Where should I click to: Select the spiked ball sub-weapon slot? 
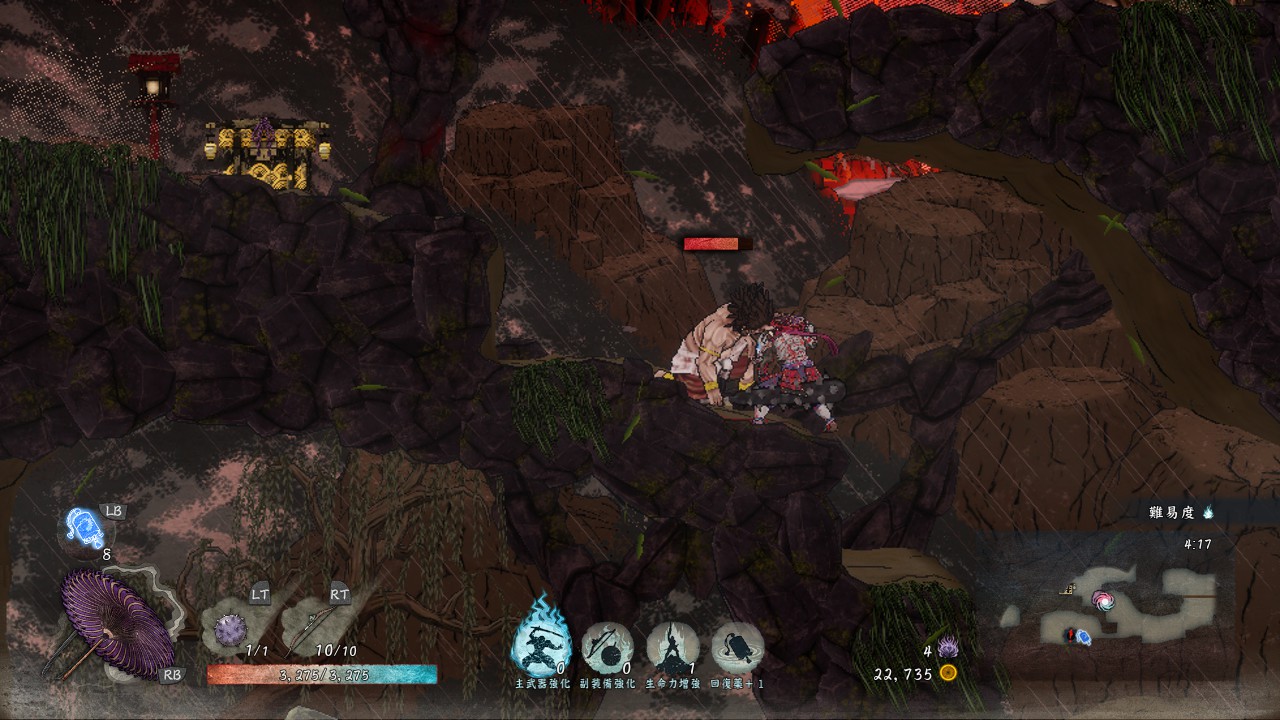click(232, 629)
